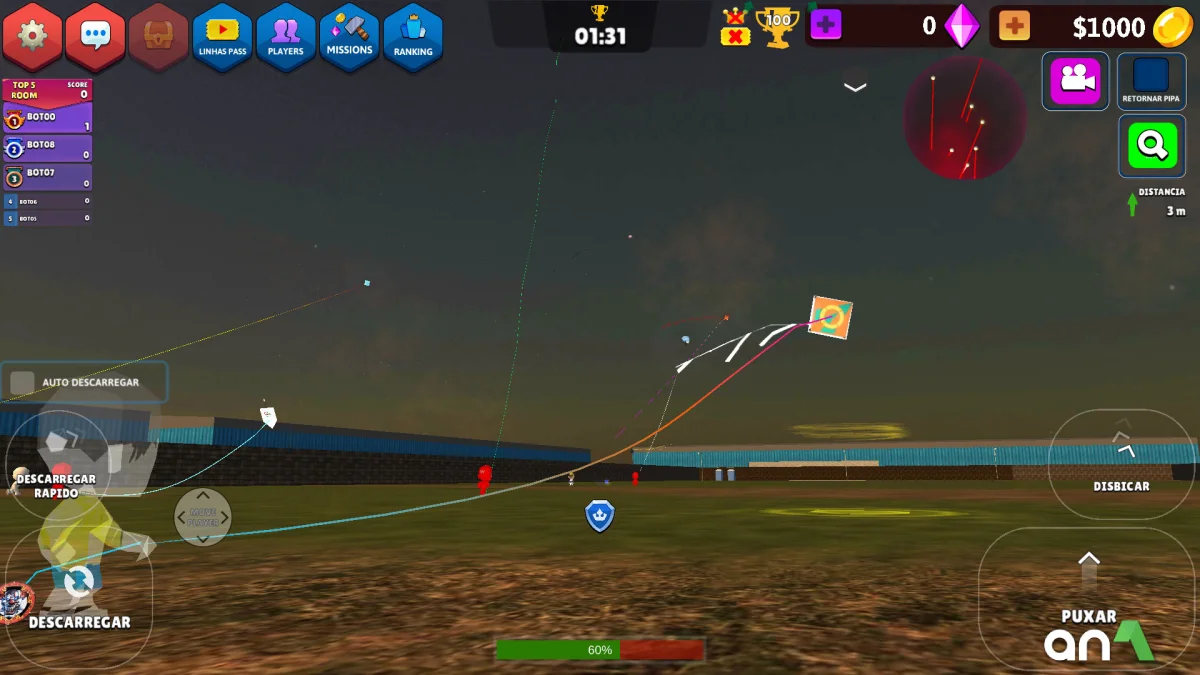Open the settings gear menu
Screen dimensions: 1200x675
32,36
